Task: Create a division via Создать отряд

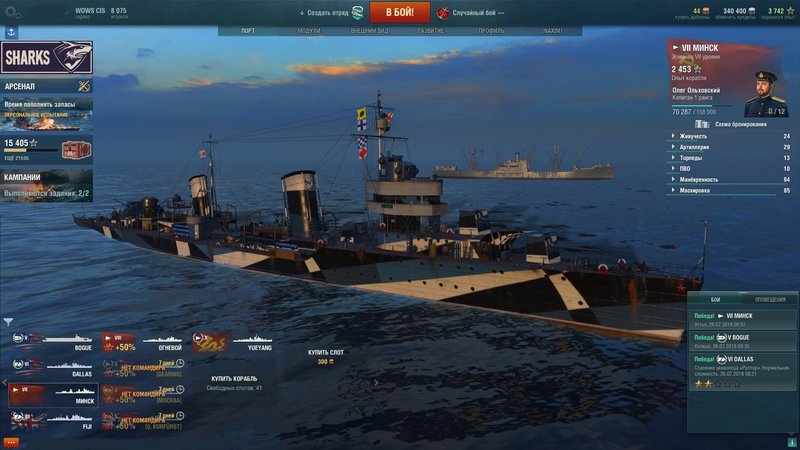Action: pyautogui.click(x=326, y=13)
